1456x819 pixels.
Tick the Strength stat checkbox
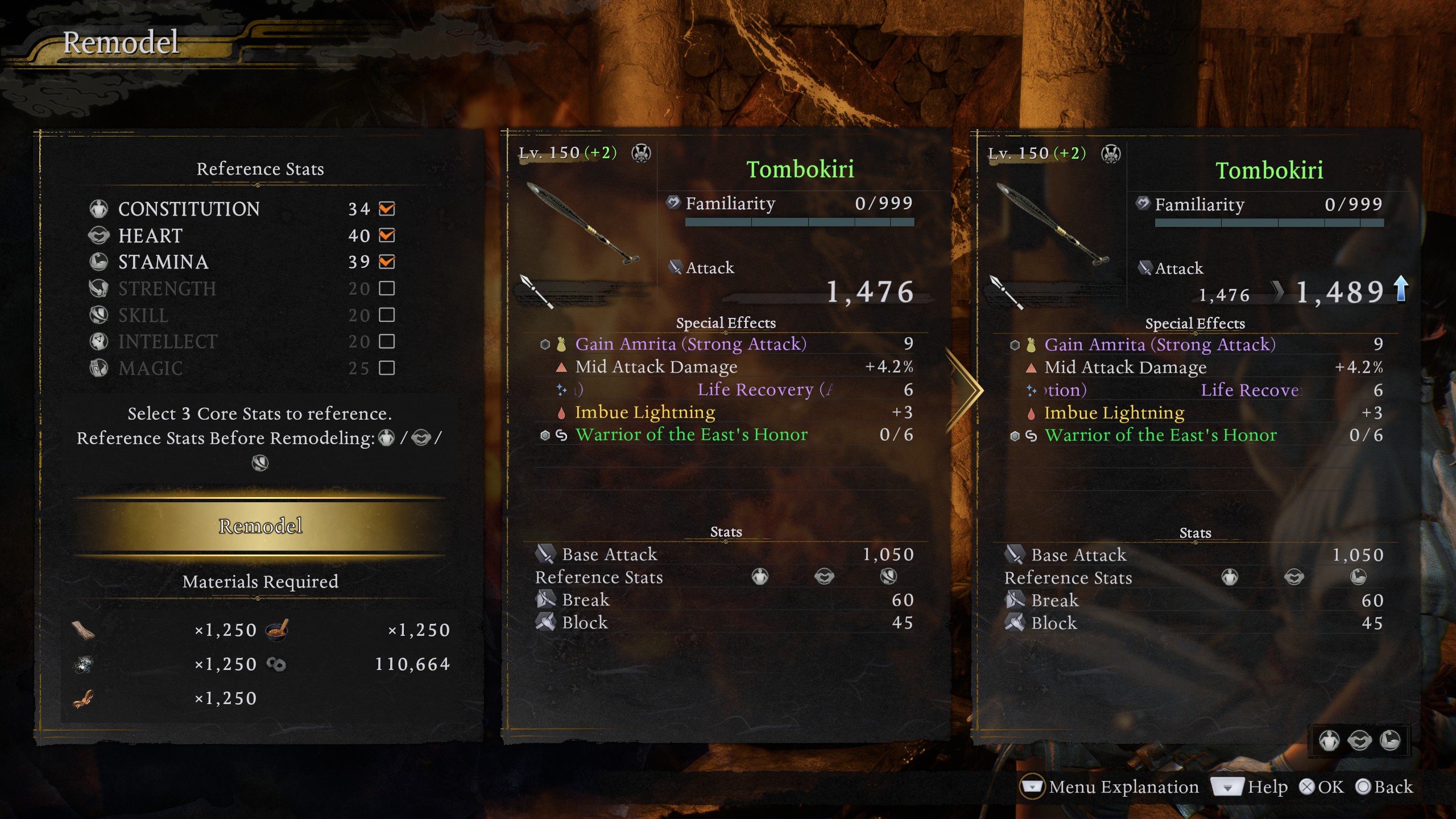[387, 288]
